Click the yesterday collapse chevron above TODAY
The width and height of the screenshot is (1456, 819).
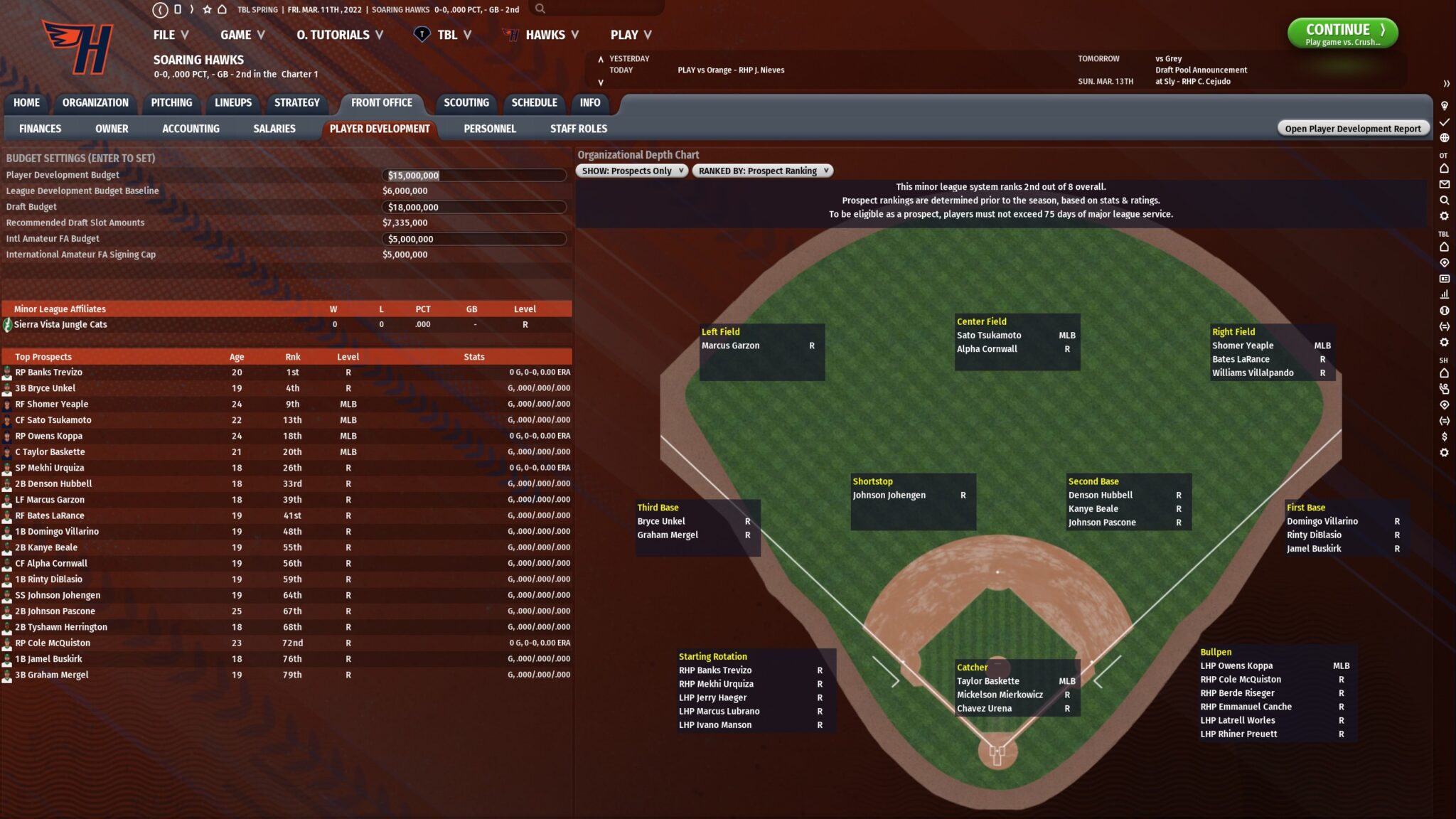(601, 60)
